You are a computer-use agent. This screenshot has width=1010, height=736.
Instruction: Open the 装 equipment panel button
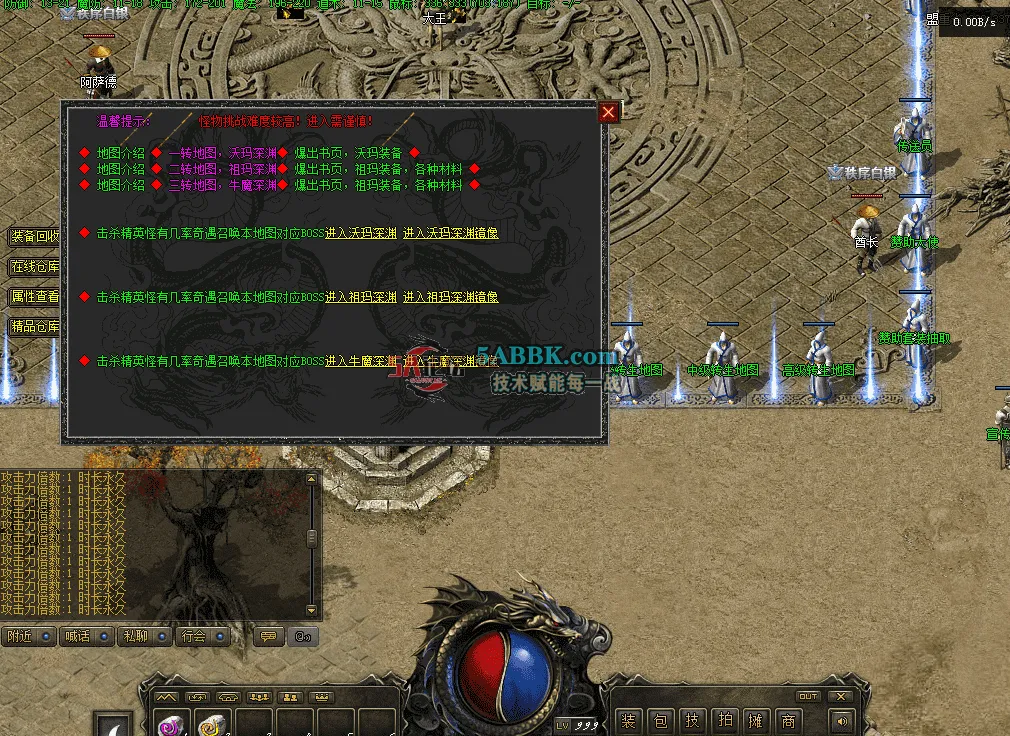tap(629, 720)
